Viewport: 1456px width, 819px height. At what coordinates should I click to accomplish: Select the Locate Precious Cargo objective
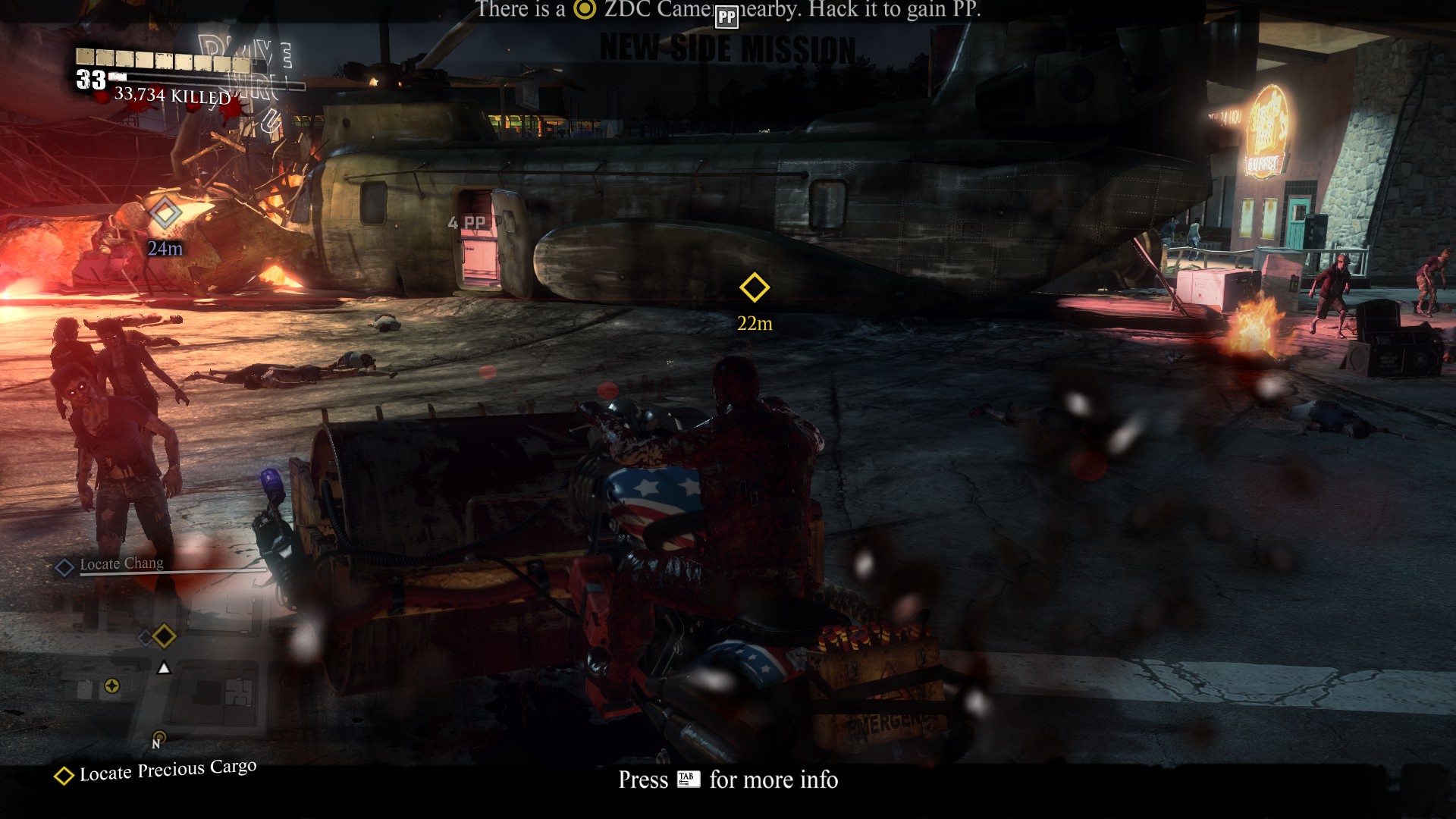click(x=168, y=772)
